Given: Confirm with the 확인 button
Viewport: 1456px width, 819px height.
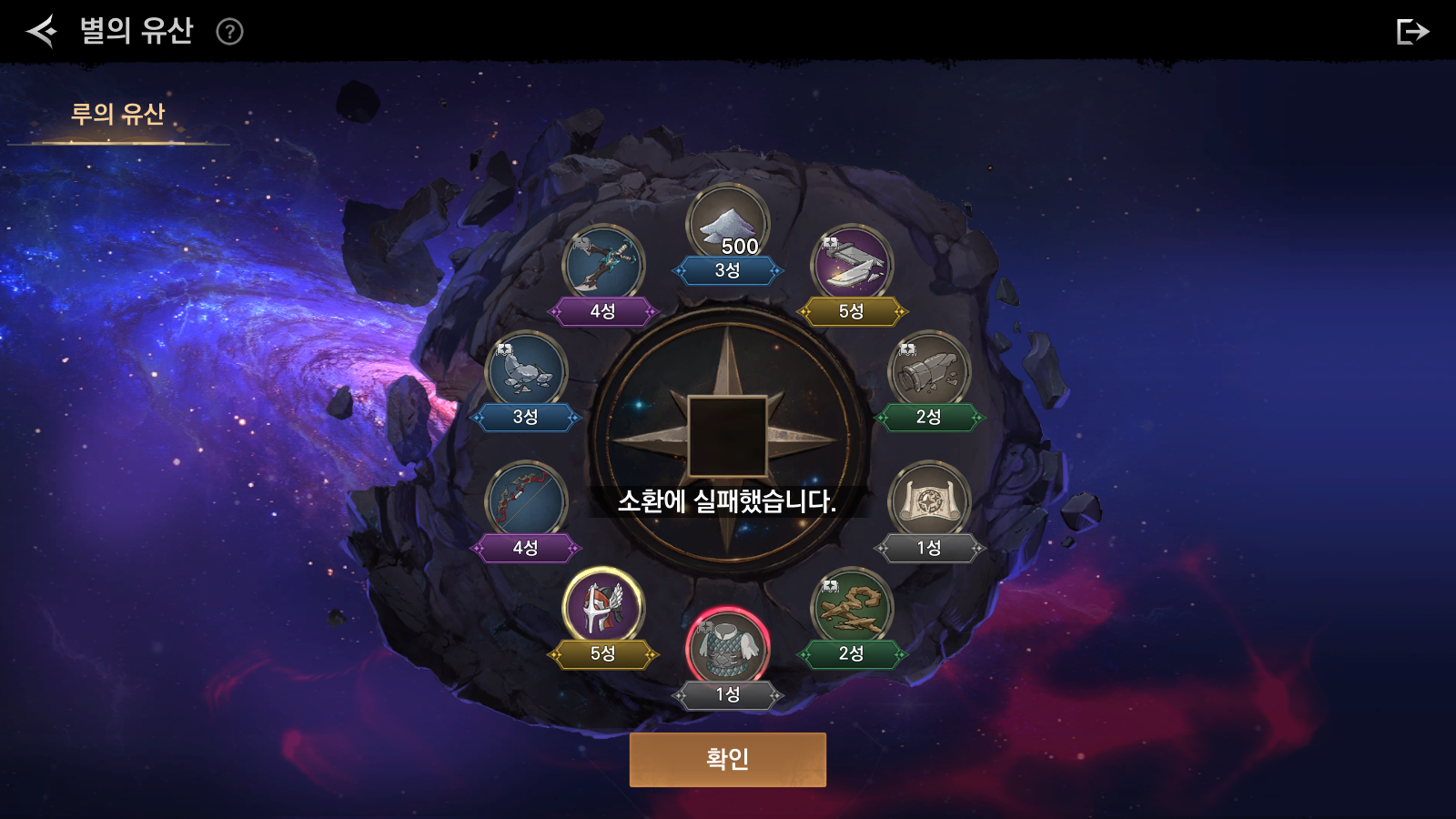Looking at the screenshot, I should [x=727, y=759].
